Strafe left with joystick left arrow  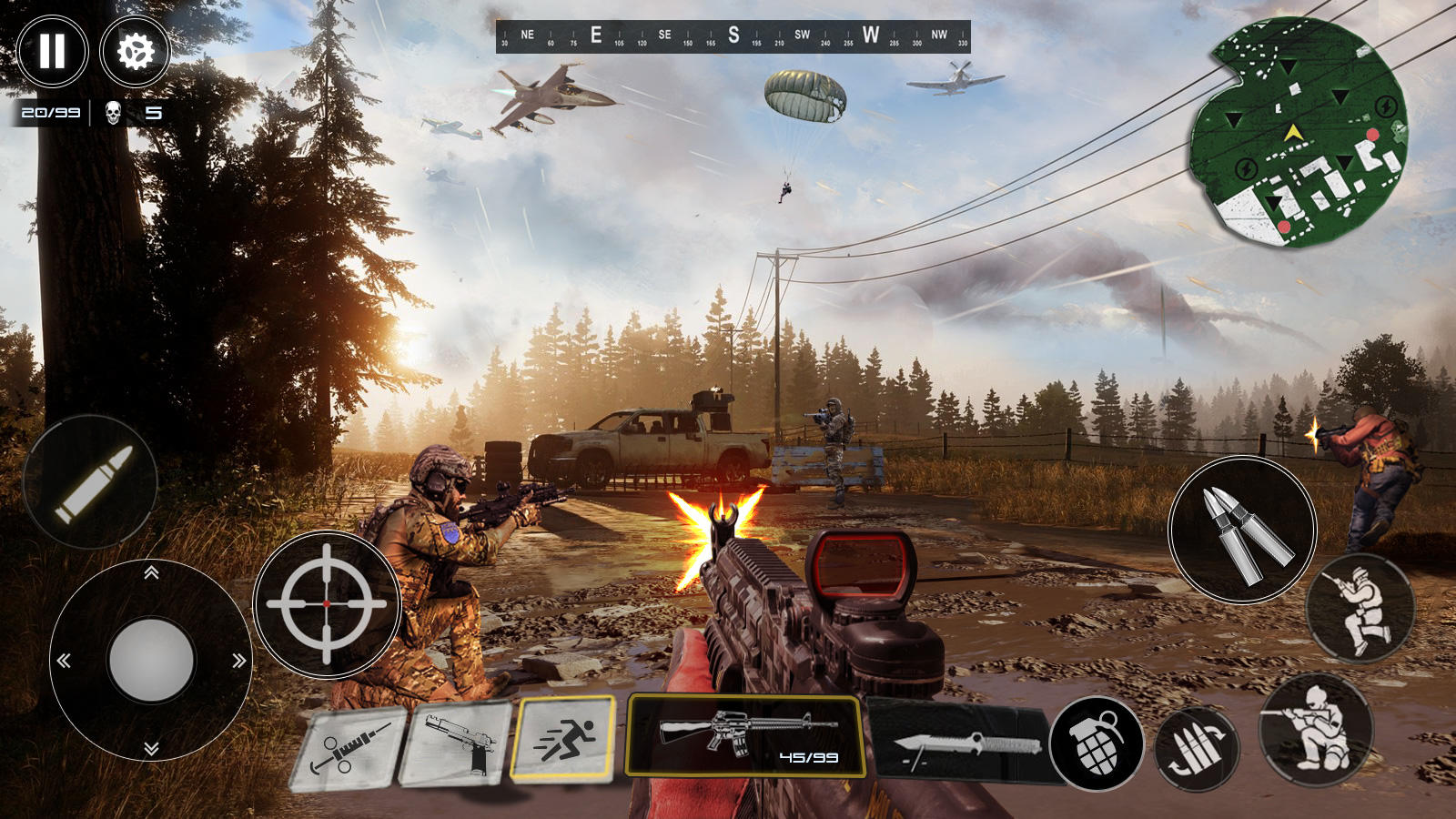pyautogui.click(x=64, y=661)
